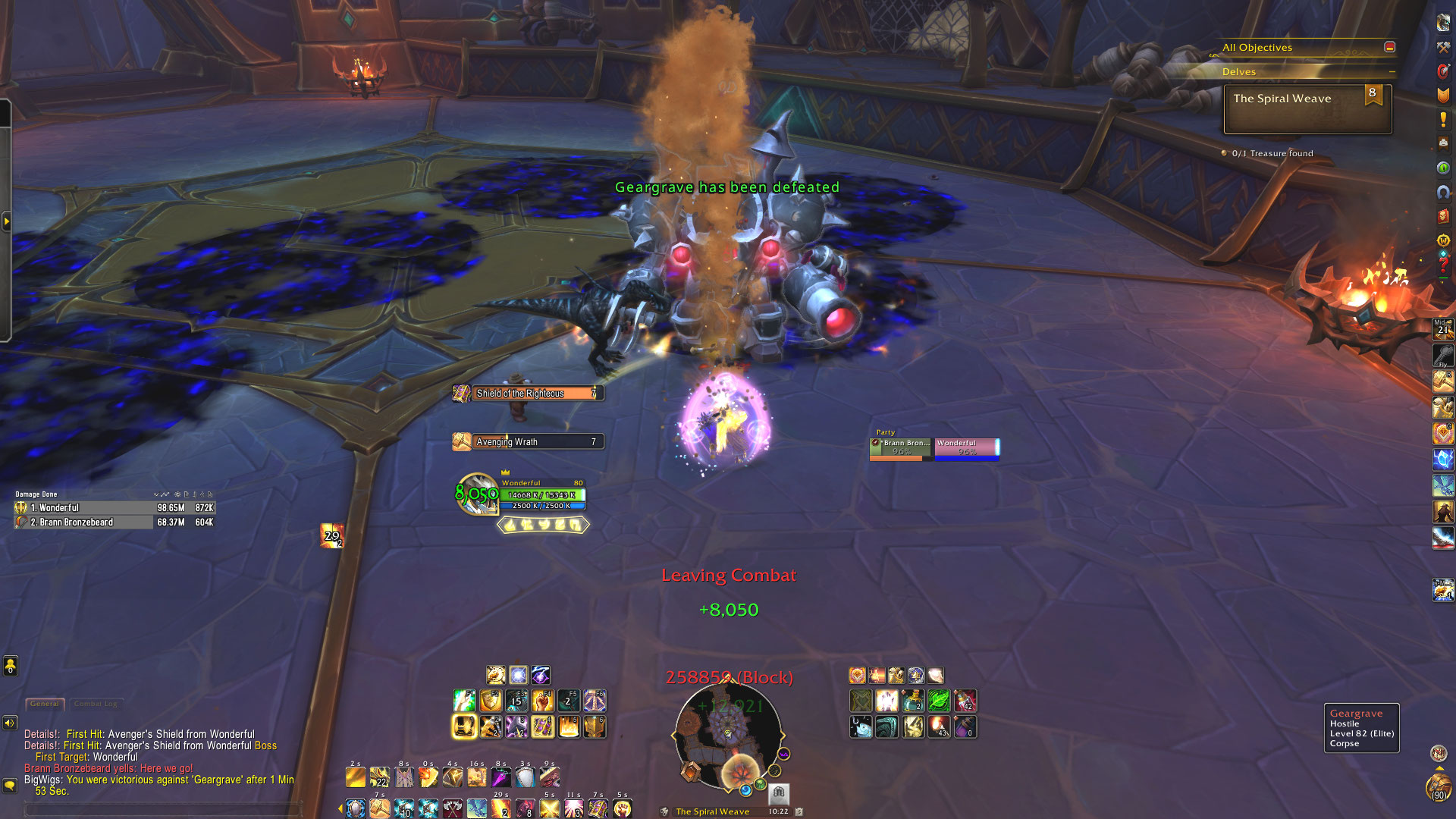This screenshot has width=1456, height=819.
Task: Collapse the All Objectives tracker
Action: [1389, 47]
